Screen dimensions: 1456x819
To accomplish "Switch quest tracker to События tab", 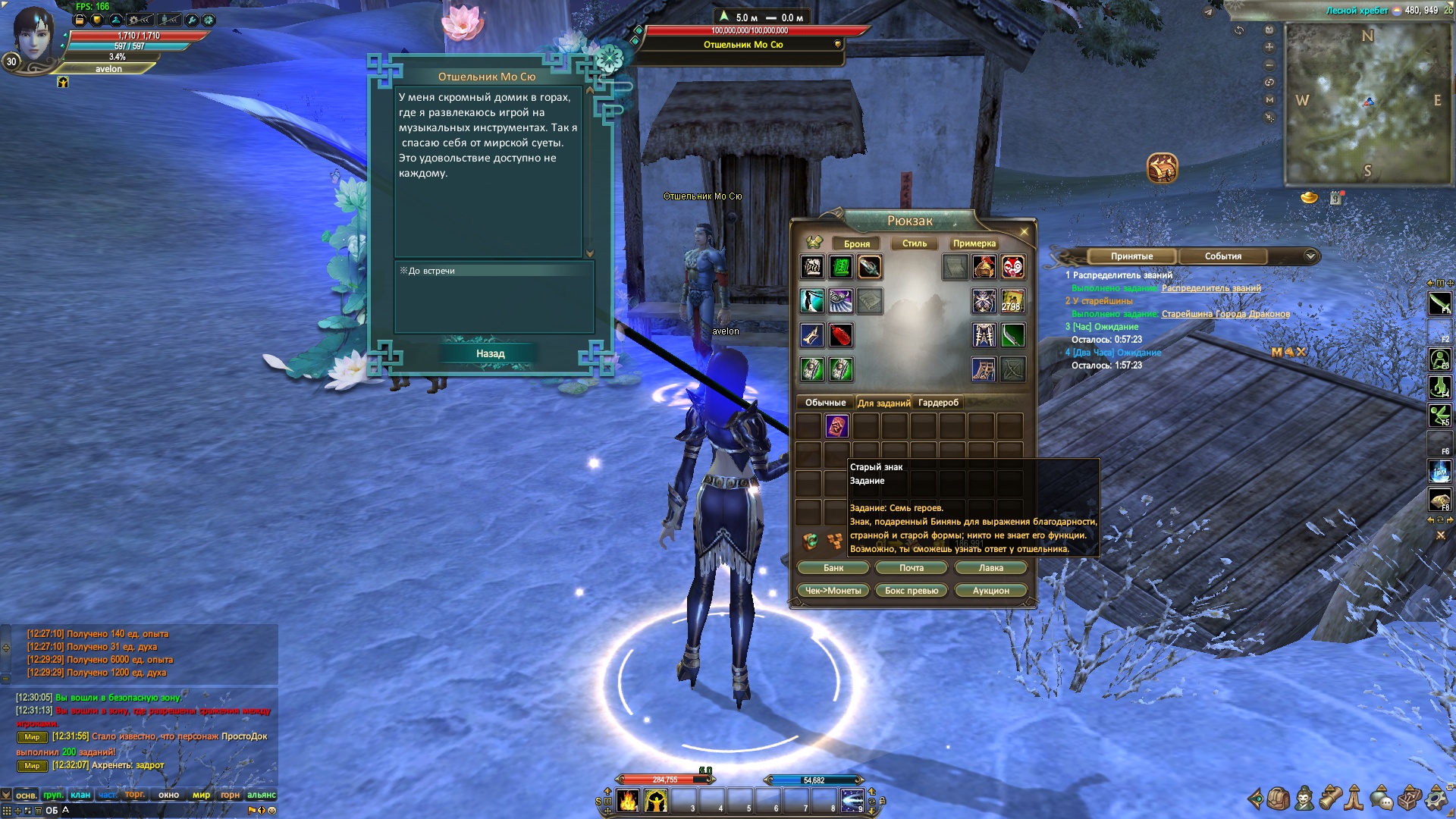I will tap(1222, 256).
